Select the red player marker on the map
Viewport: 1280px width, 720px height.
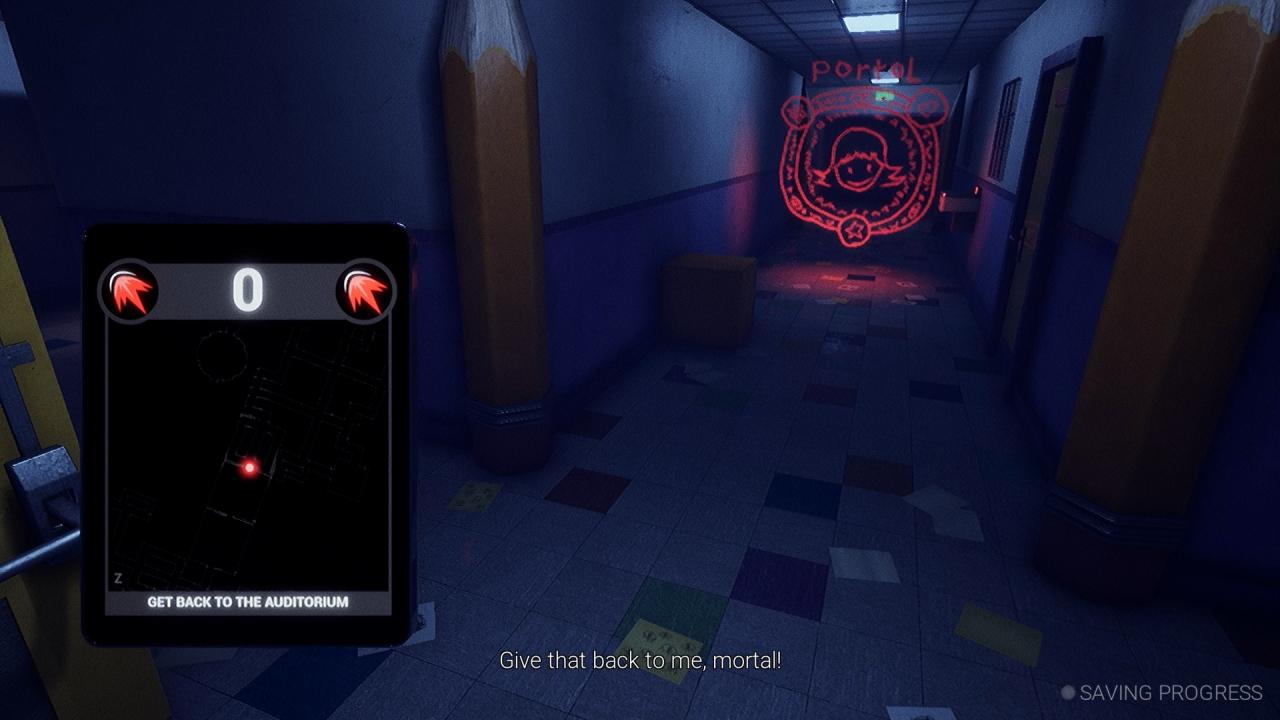pyautogui.click(x=249, y=467)
